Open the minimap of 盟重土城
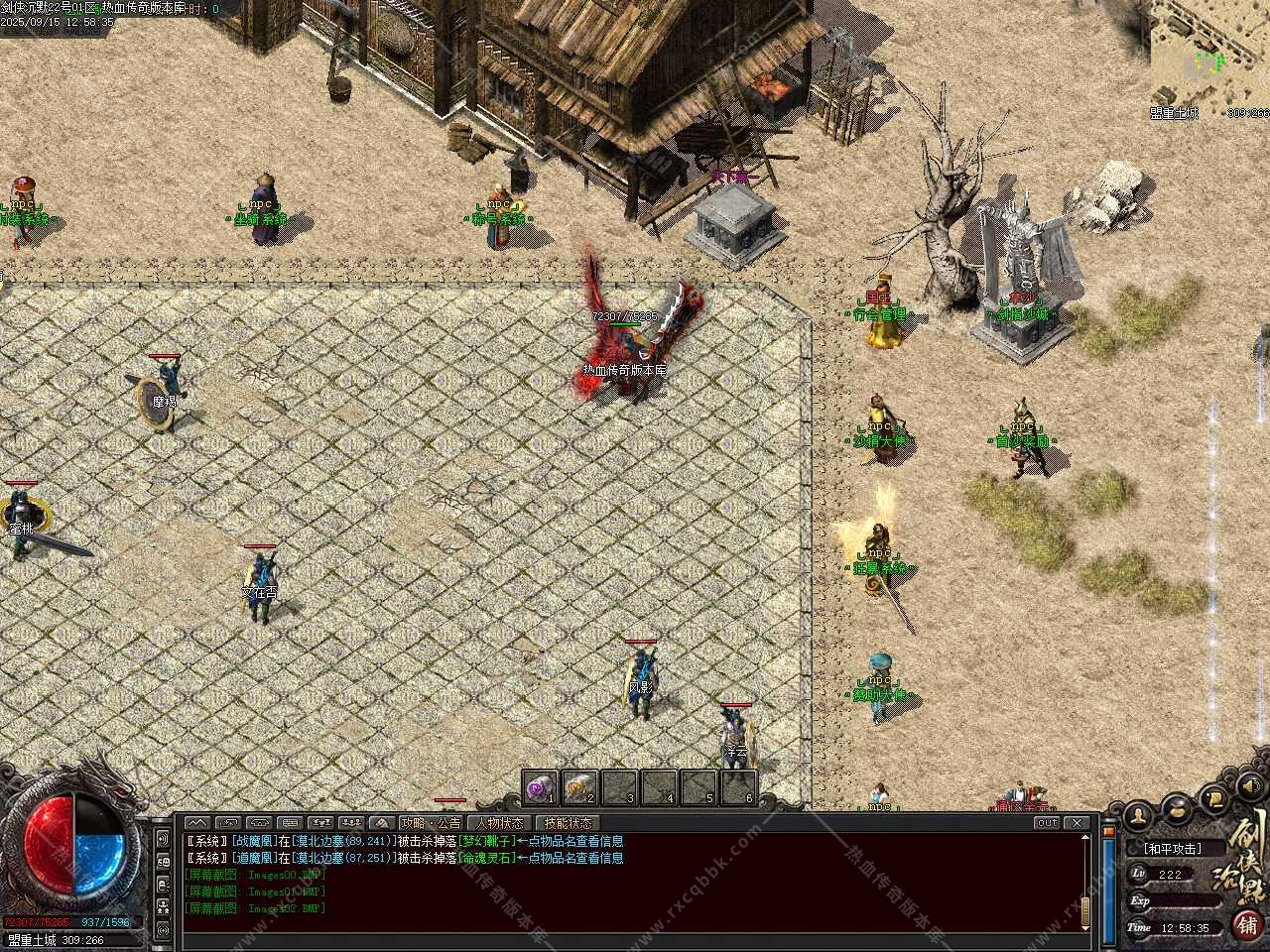 [x=1208, y=58]
